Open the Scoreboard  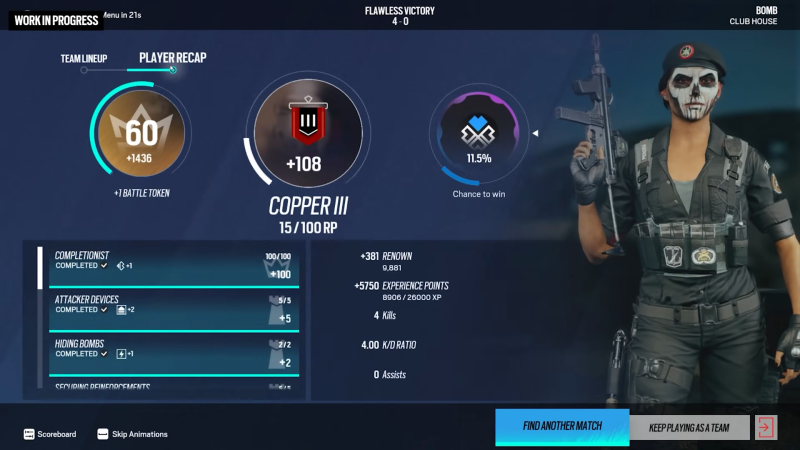(50, 434)
